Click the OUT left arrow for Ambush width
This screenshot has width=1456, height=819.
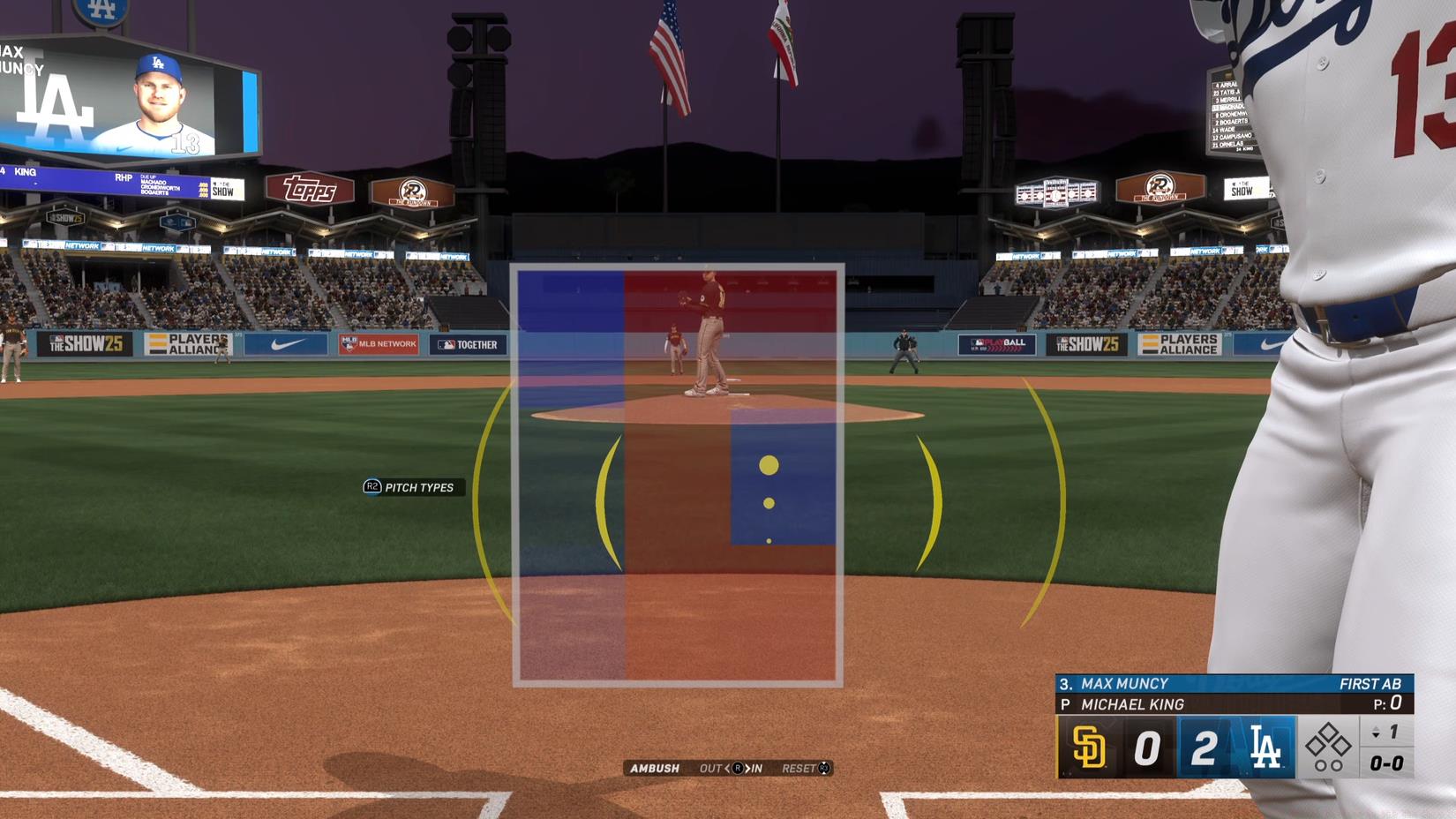pyautogui.click(x=727, y=769)
